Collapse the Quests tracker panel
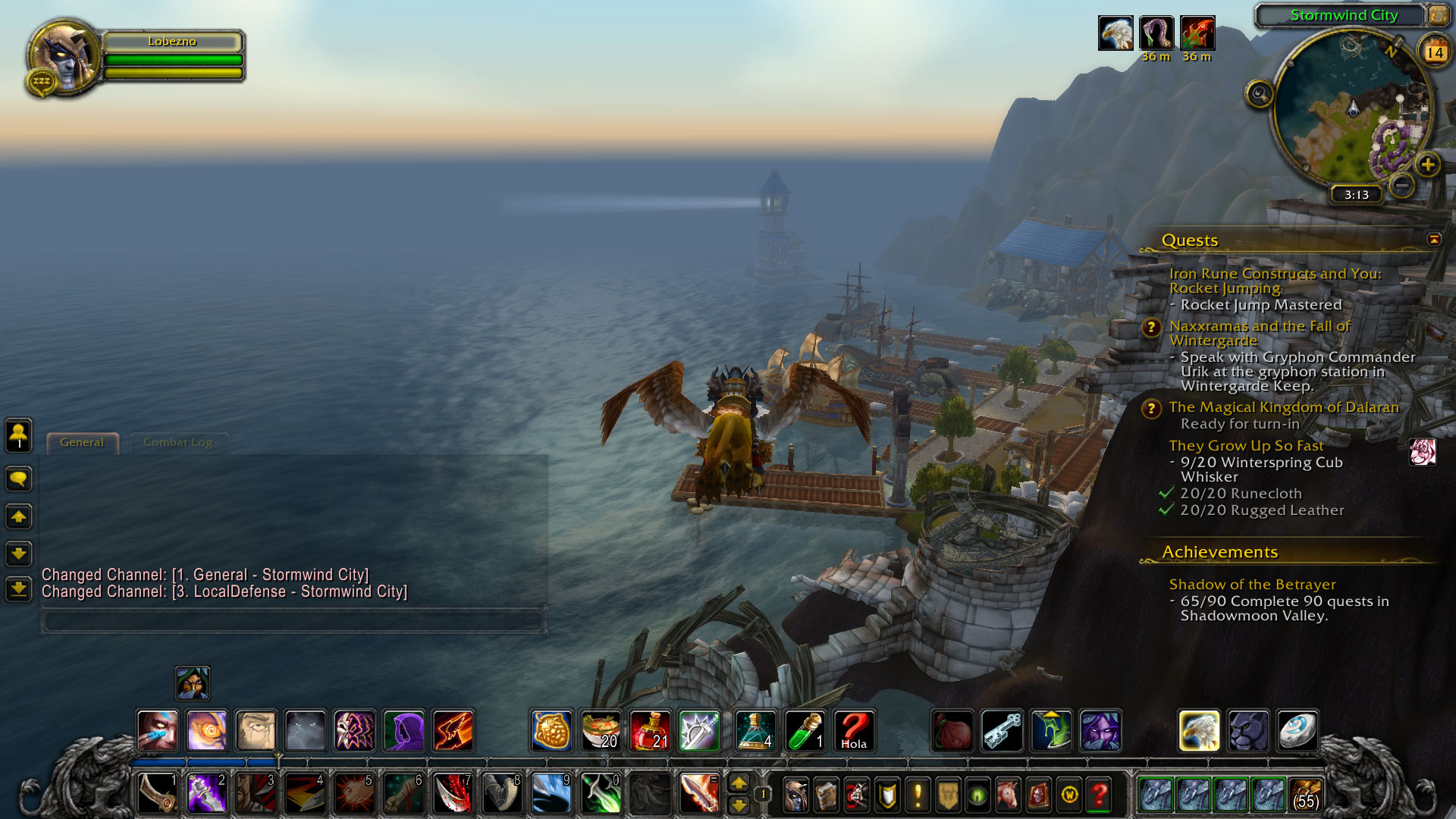The image size is (1456, 819). point(1434,240)
